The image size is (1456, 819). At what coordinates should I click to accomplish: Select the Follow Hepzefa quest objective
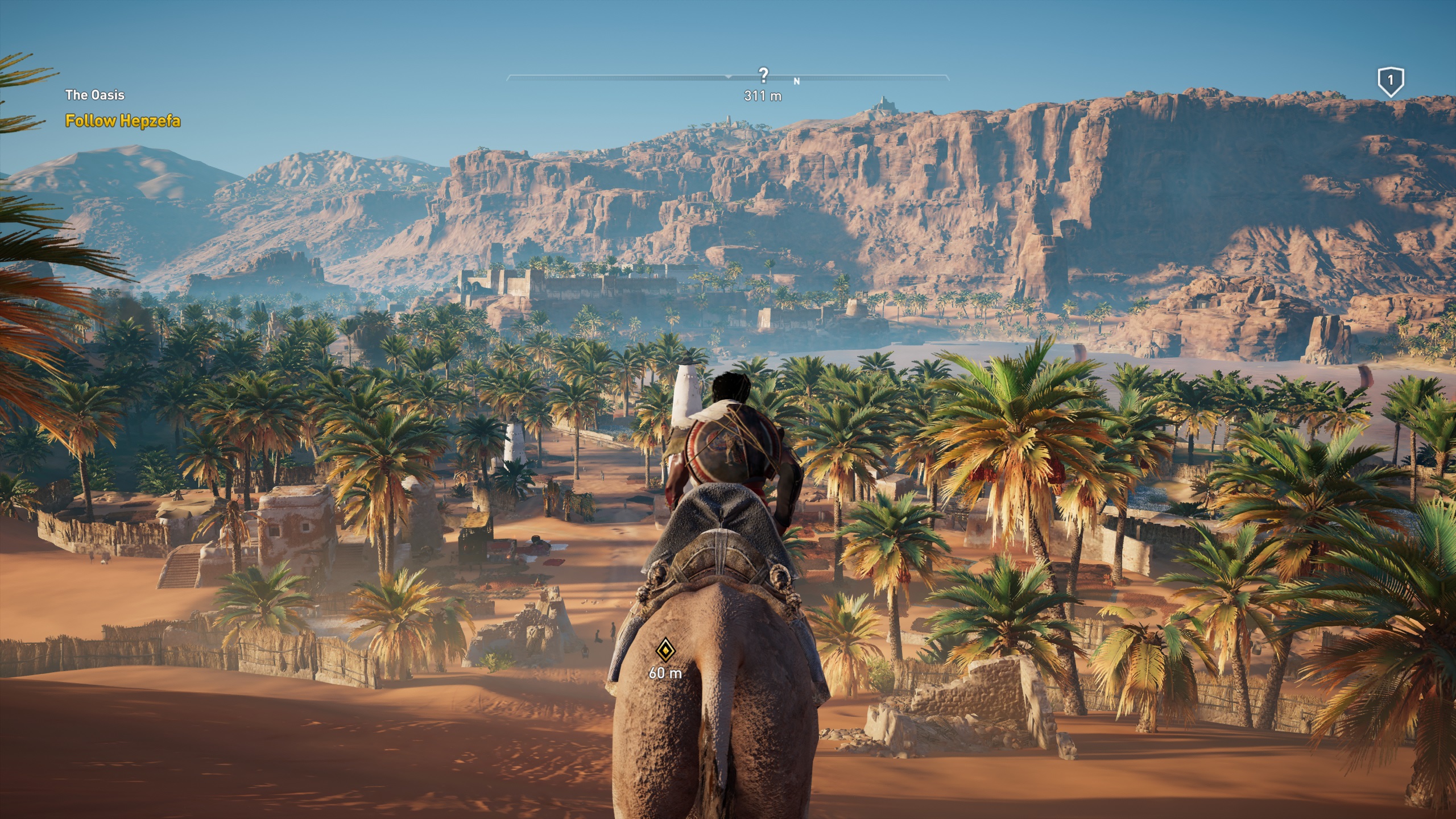tap(123, 121)
